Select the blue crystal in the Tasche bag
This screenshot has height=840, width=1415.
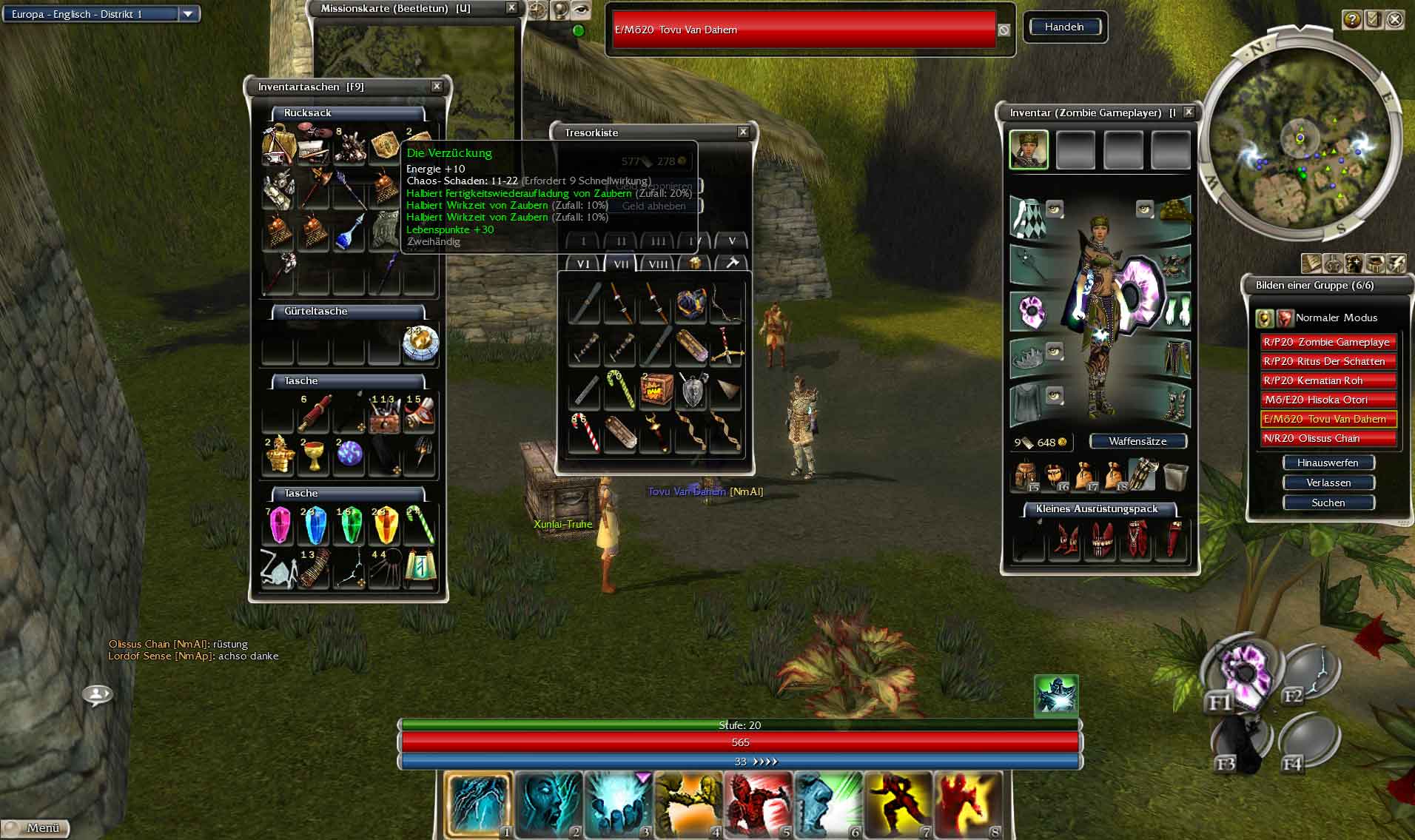(315, 525)
